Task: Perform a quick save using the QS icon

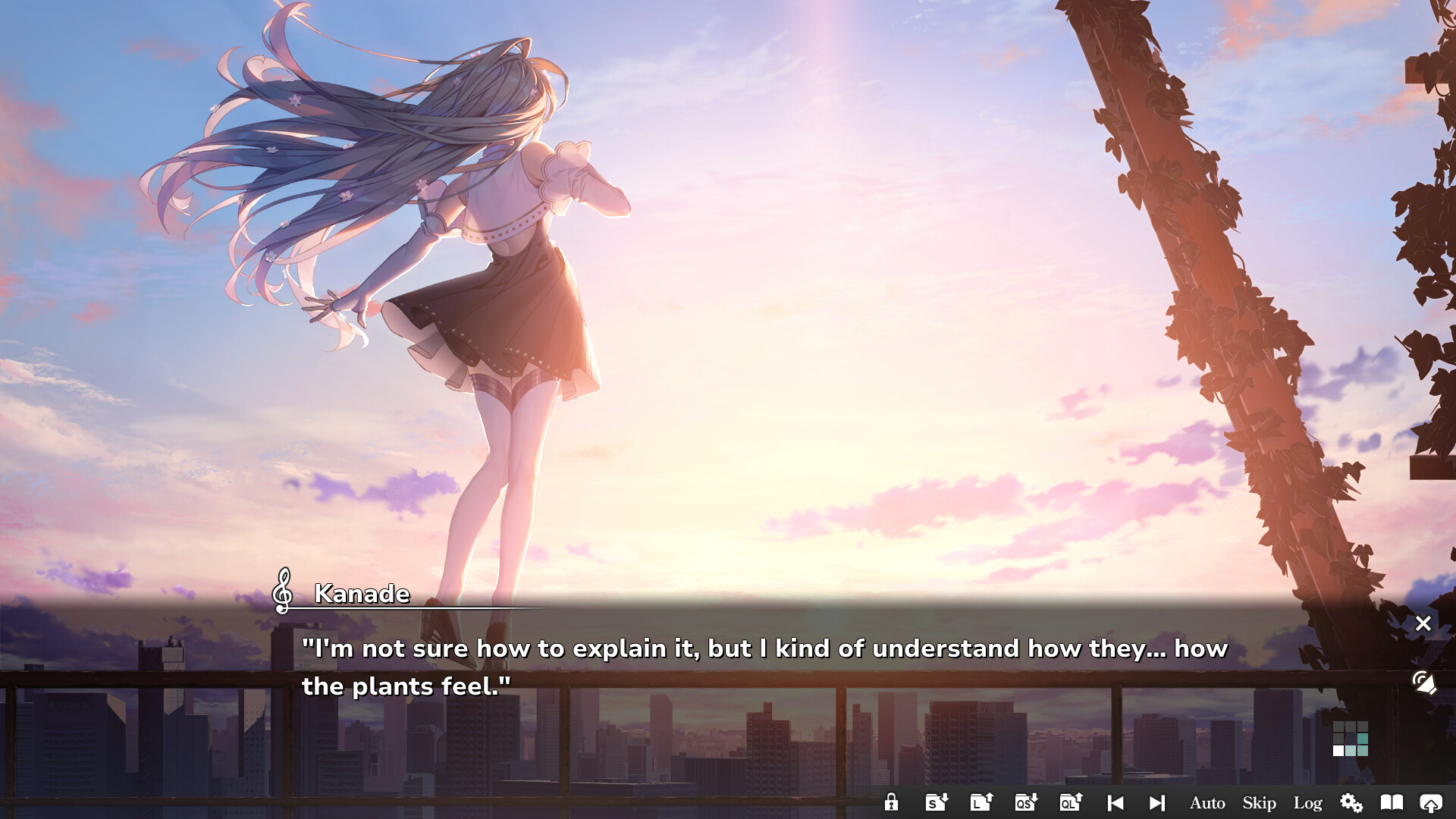Action: [x=1026, y=802]
